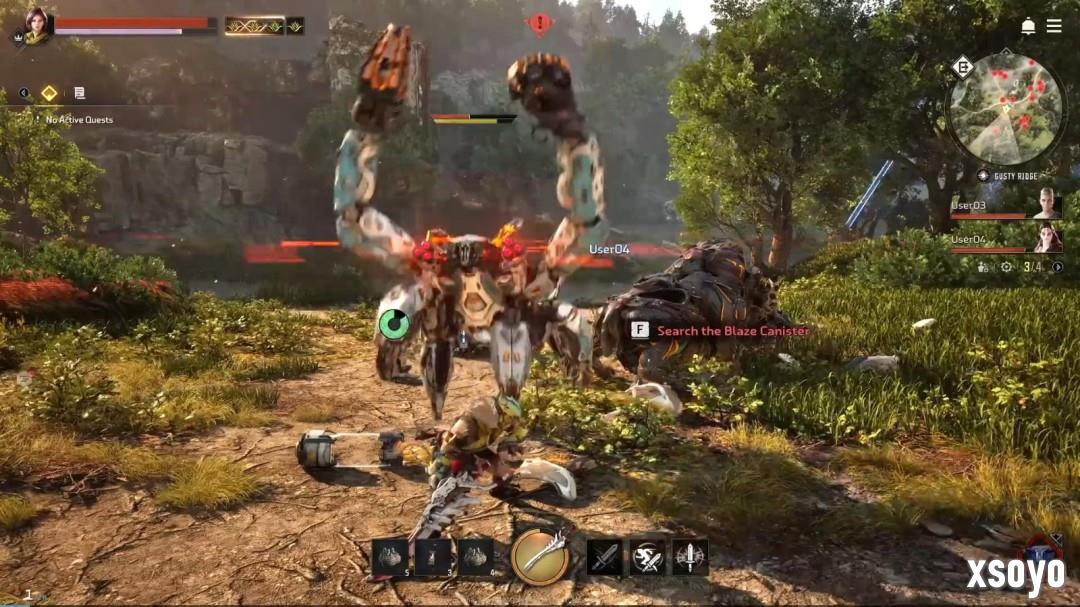Click the exit marker beside the minimap
The image size is (1080, 607).
click(x=963, y=67)
